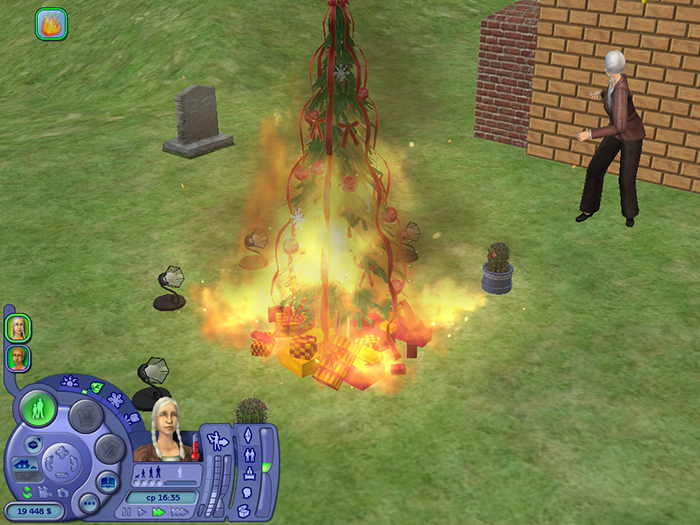Open the Story mode book button

(107, 482)
